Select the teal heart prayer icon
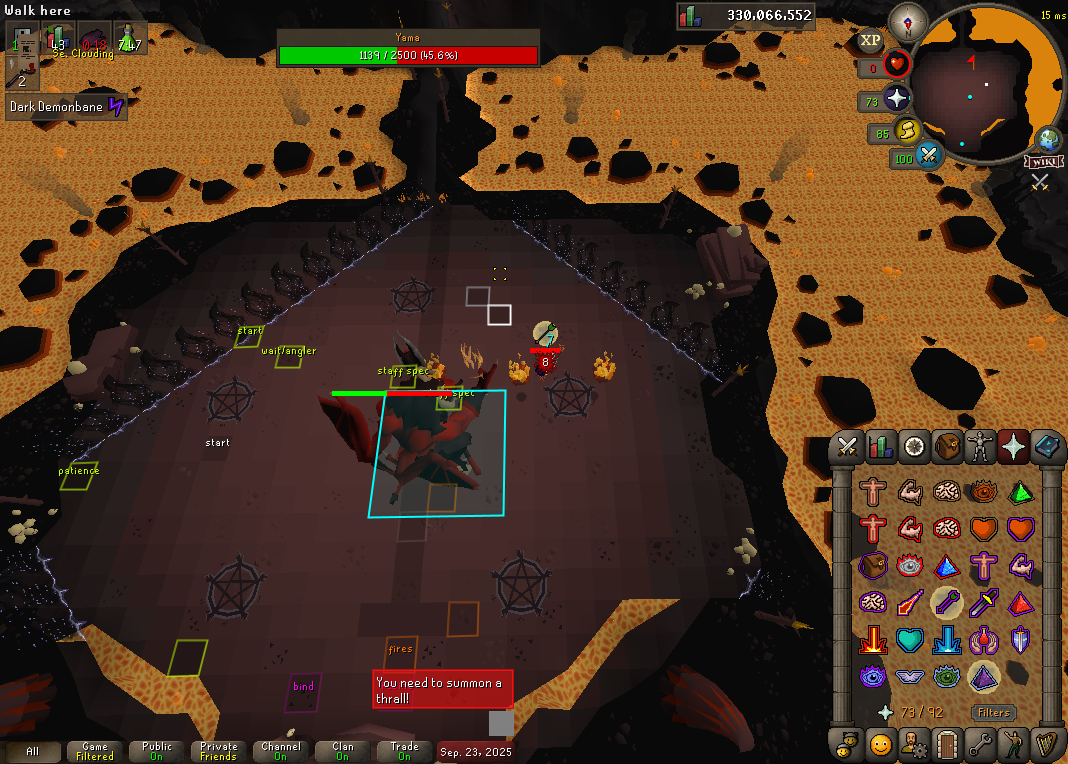Viewport: 1068px width, 764px height. (909, 639)
